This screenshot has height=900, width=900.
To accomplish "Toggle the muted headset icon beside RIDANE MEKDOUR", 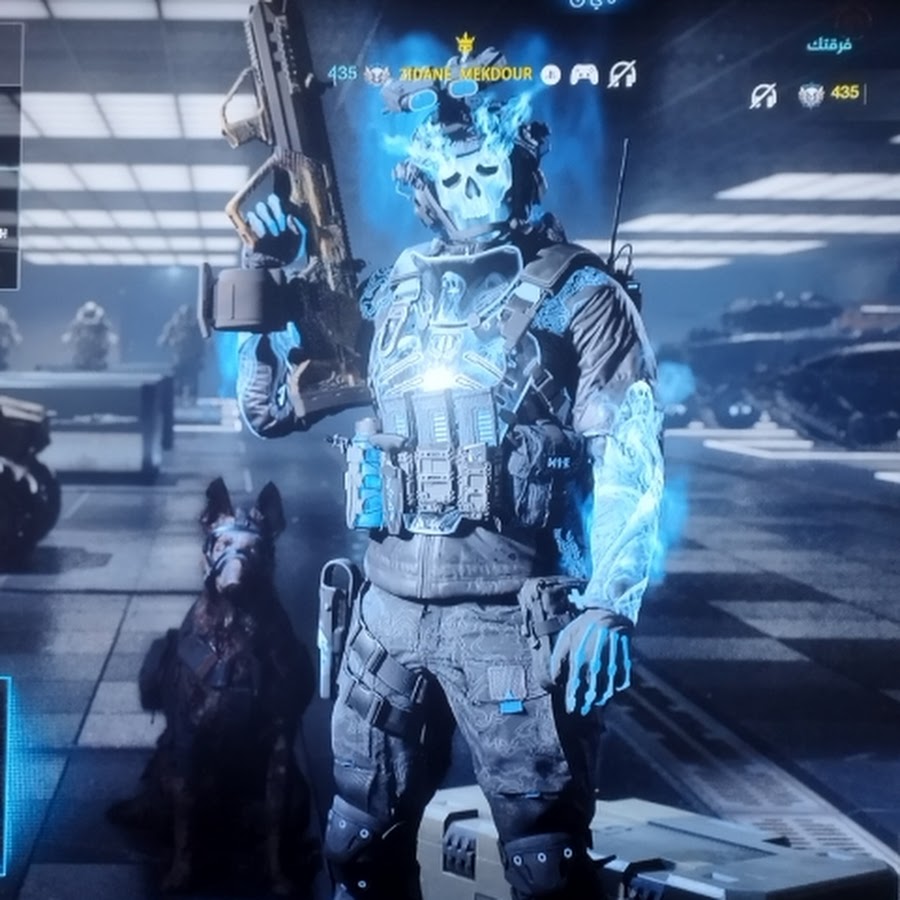I will tap(622, 74).
